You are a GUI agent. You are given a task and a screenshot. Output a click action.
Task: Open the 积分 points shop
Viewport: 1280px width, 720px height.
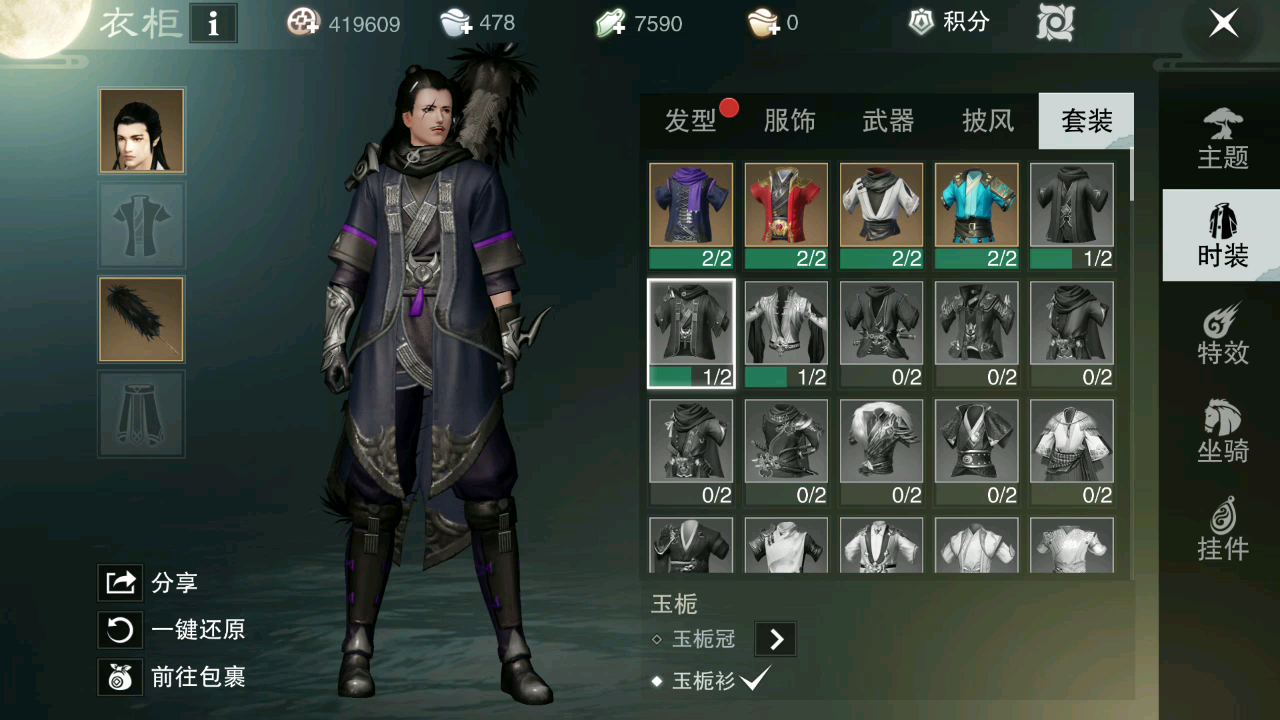(x=948, y=22)
